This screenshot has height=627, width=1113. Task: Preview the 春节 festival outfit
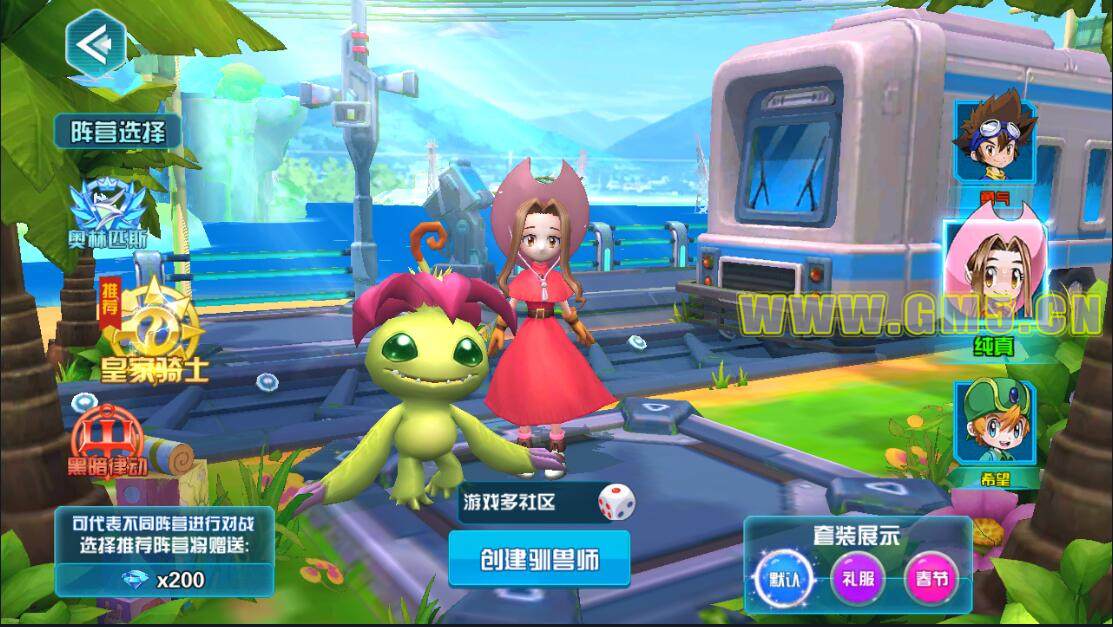click(927, 580)
